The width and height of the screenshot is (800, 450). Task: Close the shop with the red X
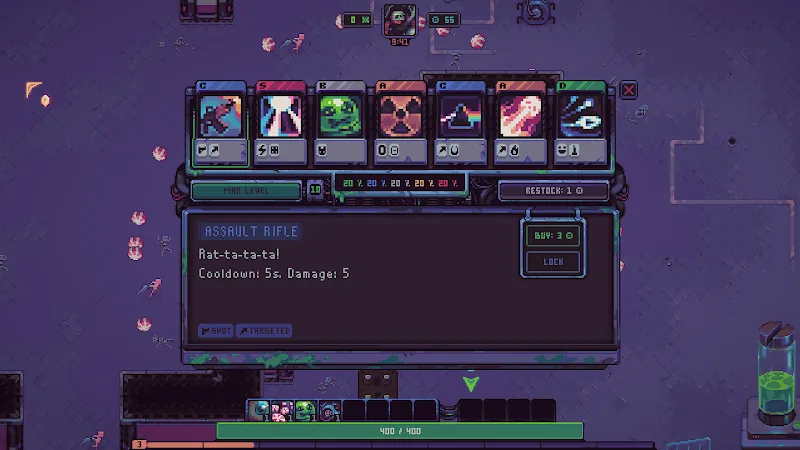pyautogui.click(x=629, y=90)
